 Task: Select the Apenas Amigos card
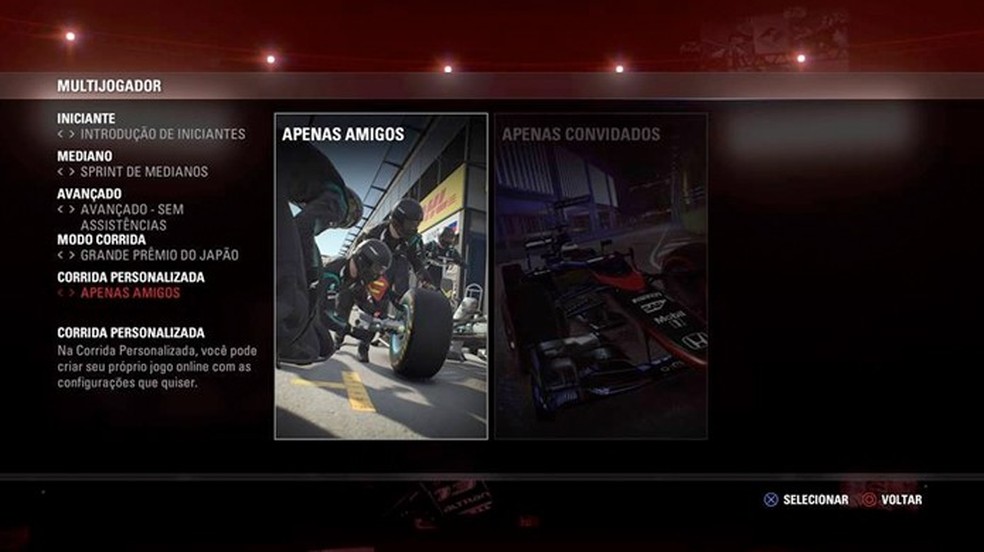[381, 276]
